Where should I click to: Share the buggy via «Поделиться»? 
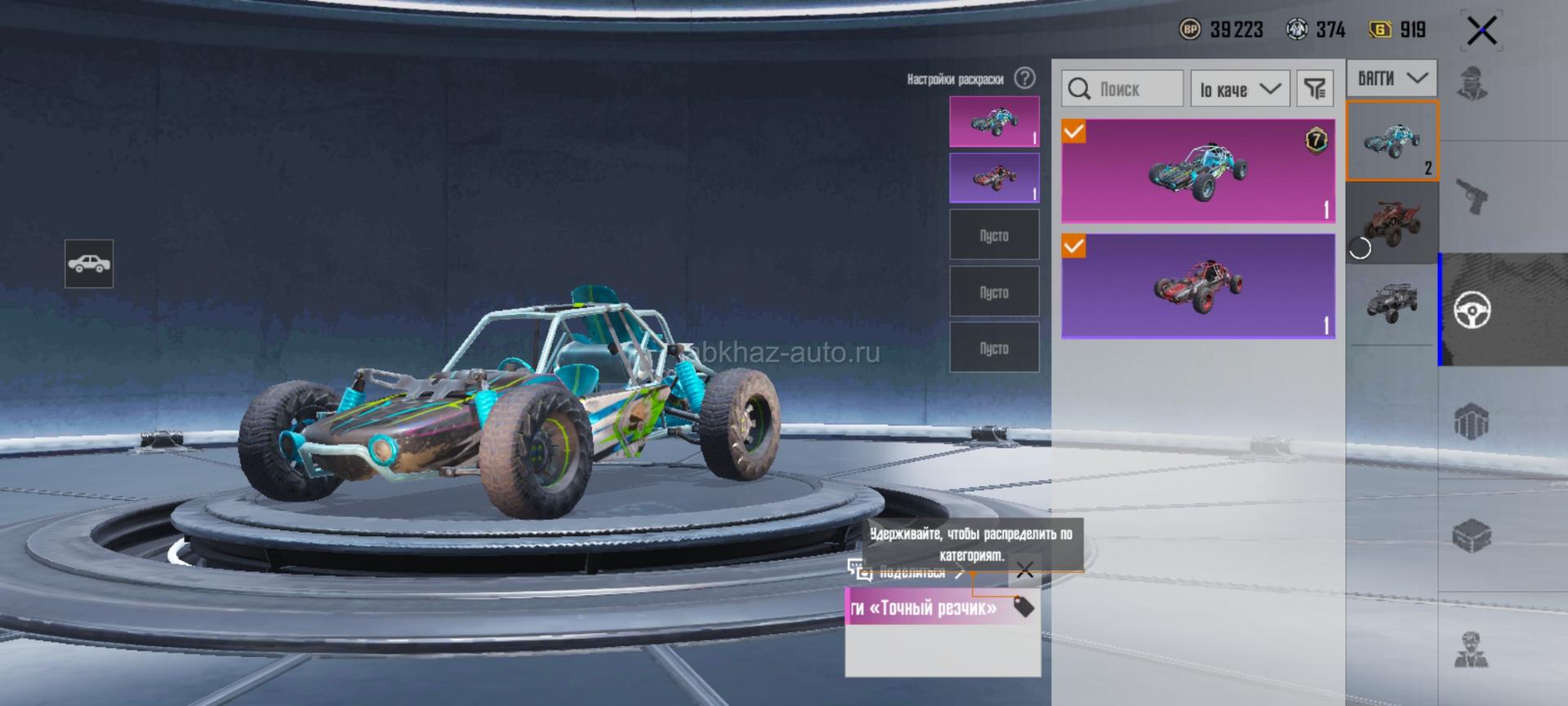coord(911,573)
